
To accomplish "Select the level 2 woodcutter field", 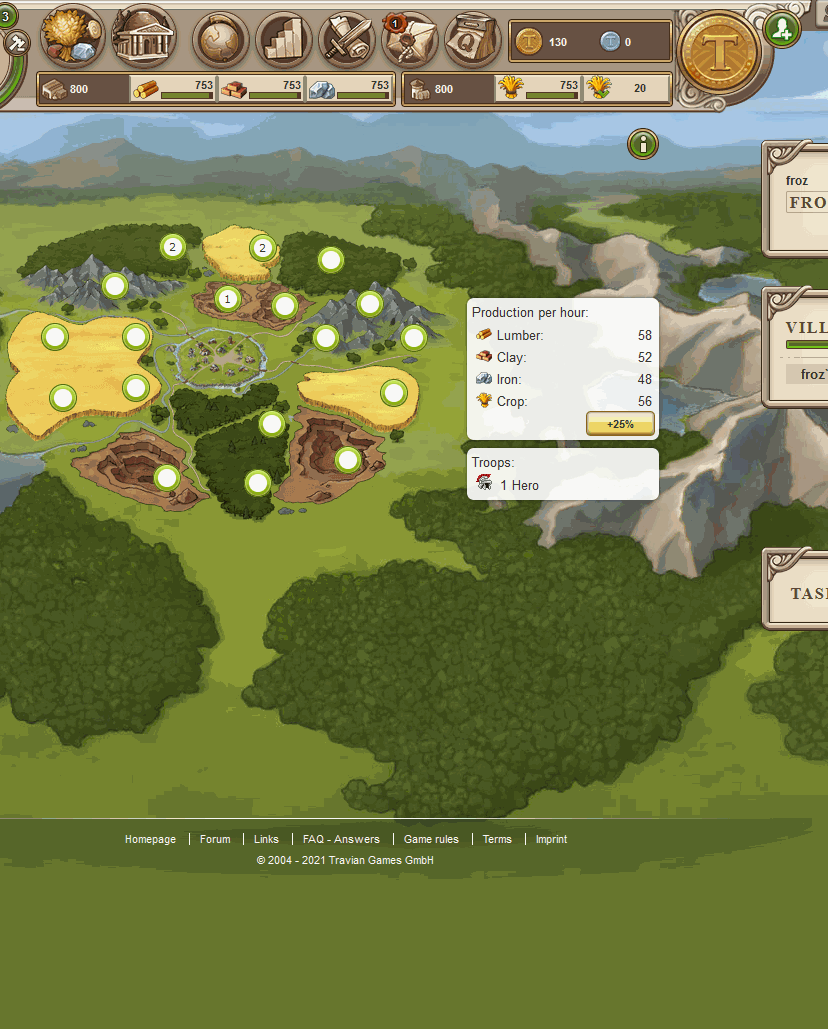I will 172,246.
